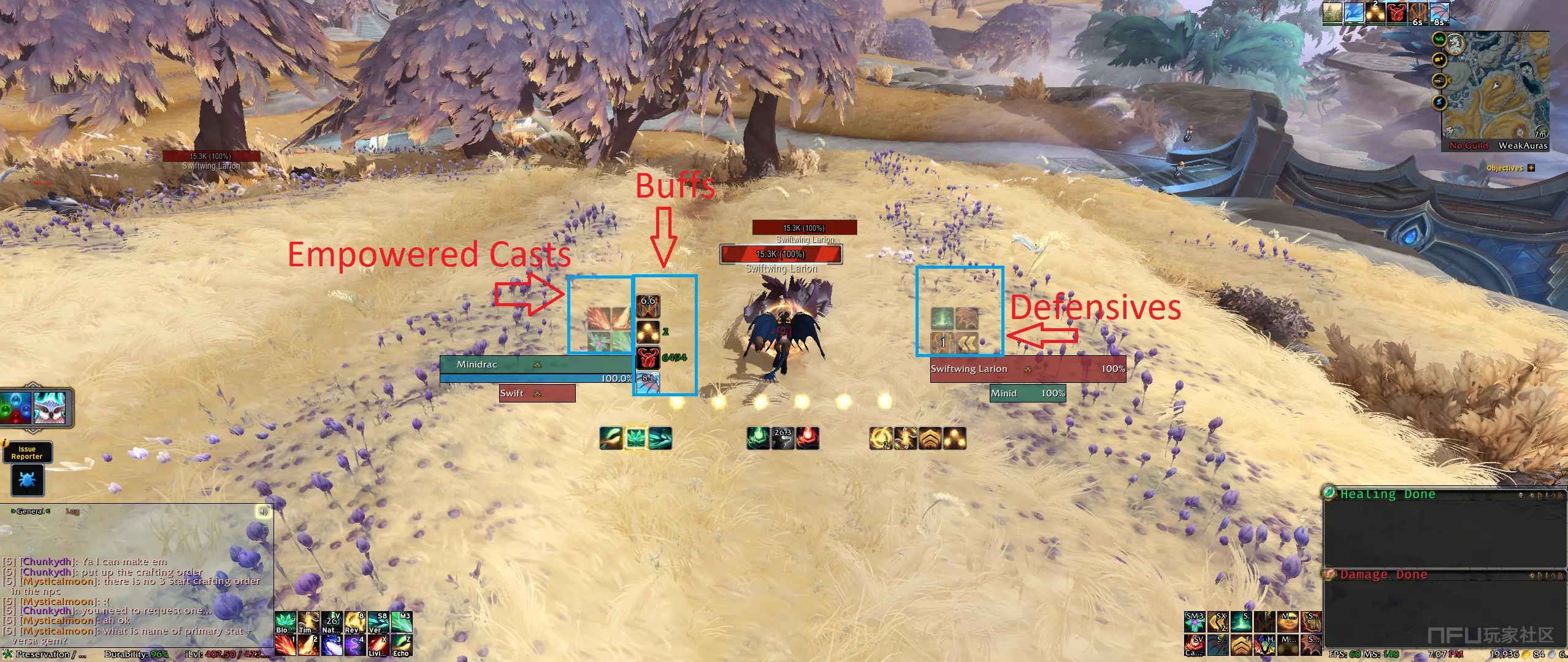Expand the Objectives tracker plus button
This screenshot has height=662, width=1568.
click(x=1531, y=168)
